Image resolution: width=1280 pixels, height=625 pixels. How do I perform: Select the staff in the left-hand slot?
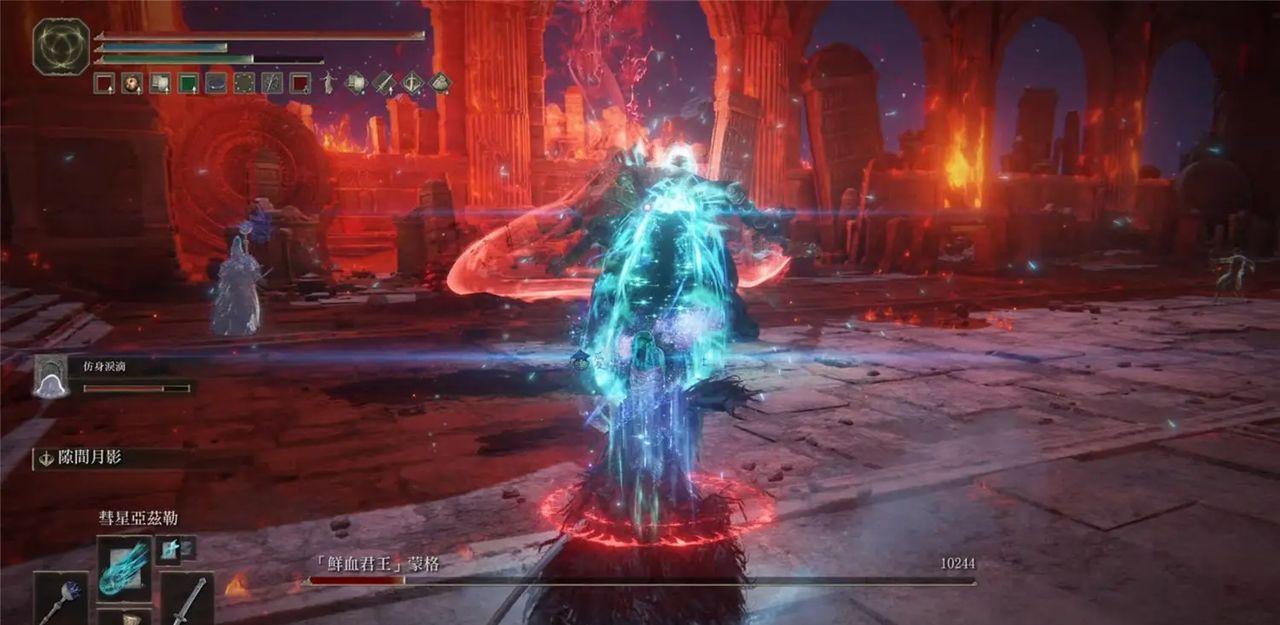pos(62,599)
